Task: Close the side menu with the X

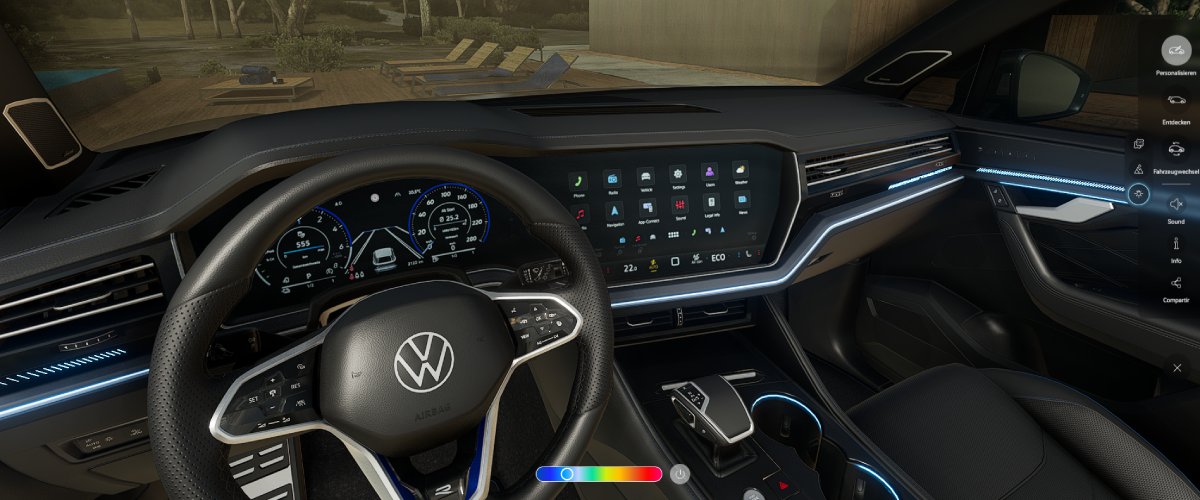Action: 1177,368
